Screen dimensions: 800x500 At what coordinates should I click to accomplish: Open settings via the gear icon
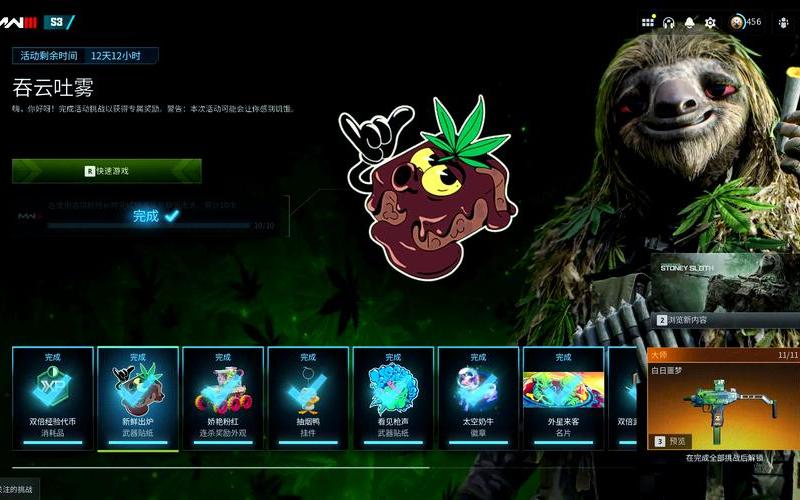710,22
